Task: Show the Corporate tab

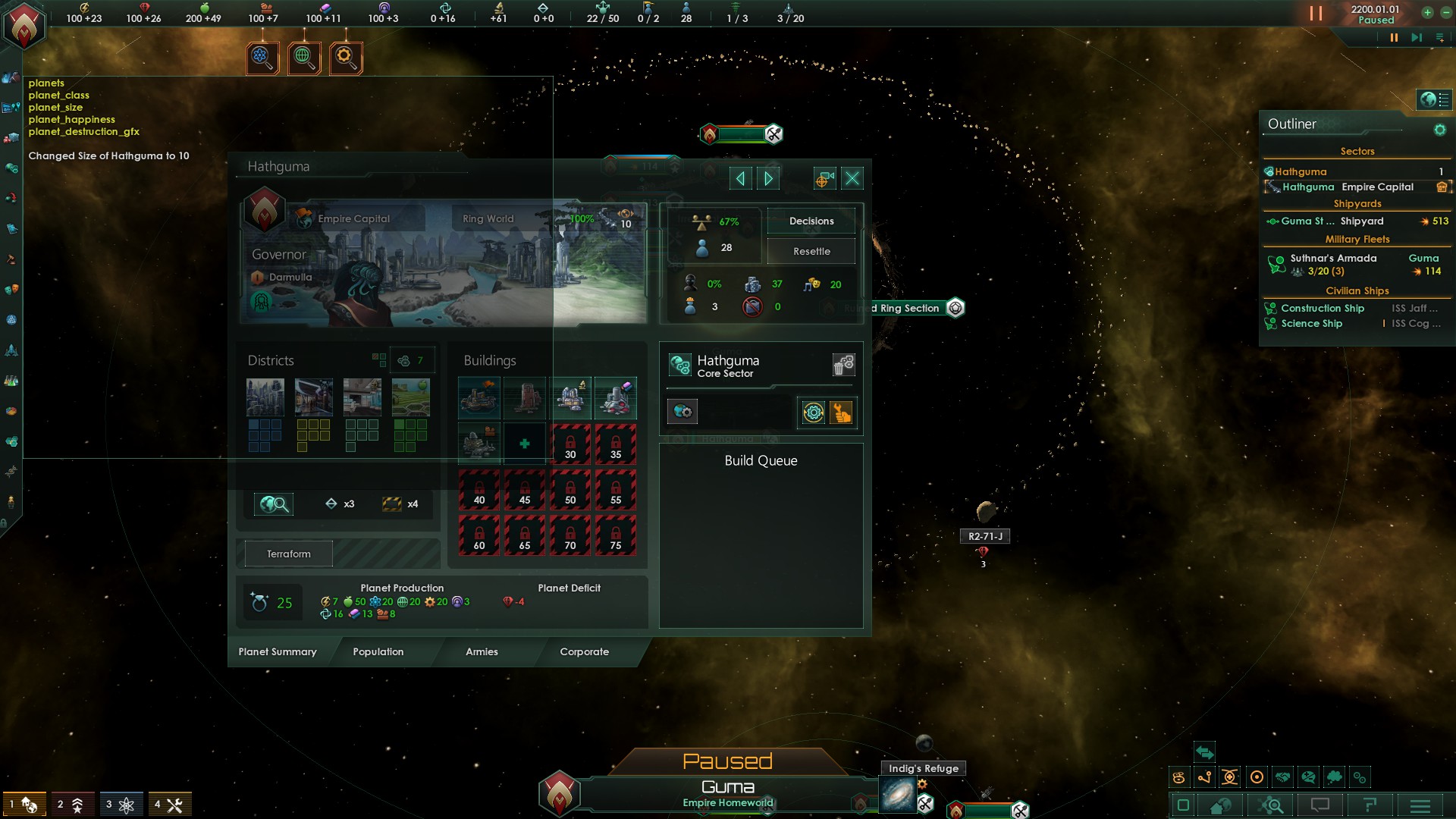Action: (x=584, y=651)
